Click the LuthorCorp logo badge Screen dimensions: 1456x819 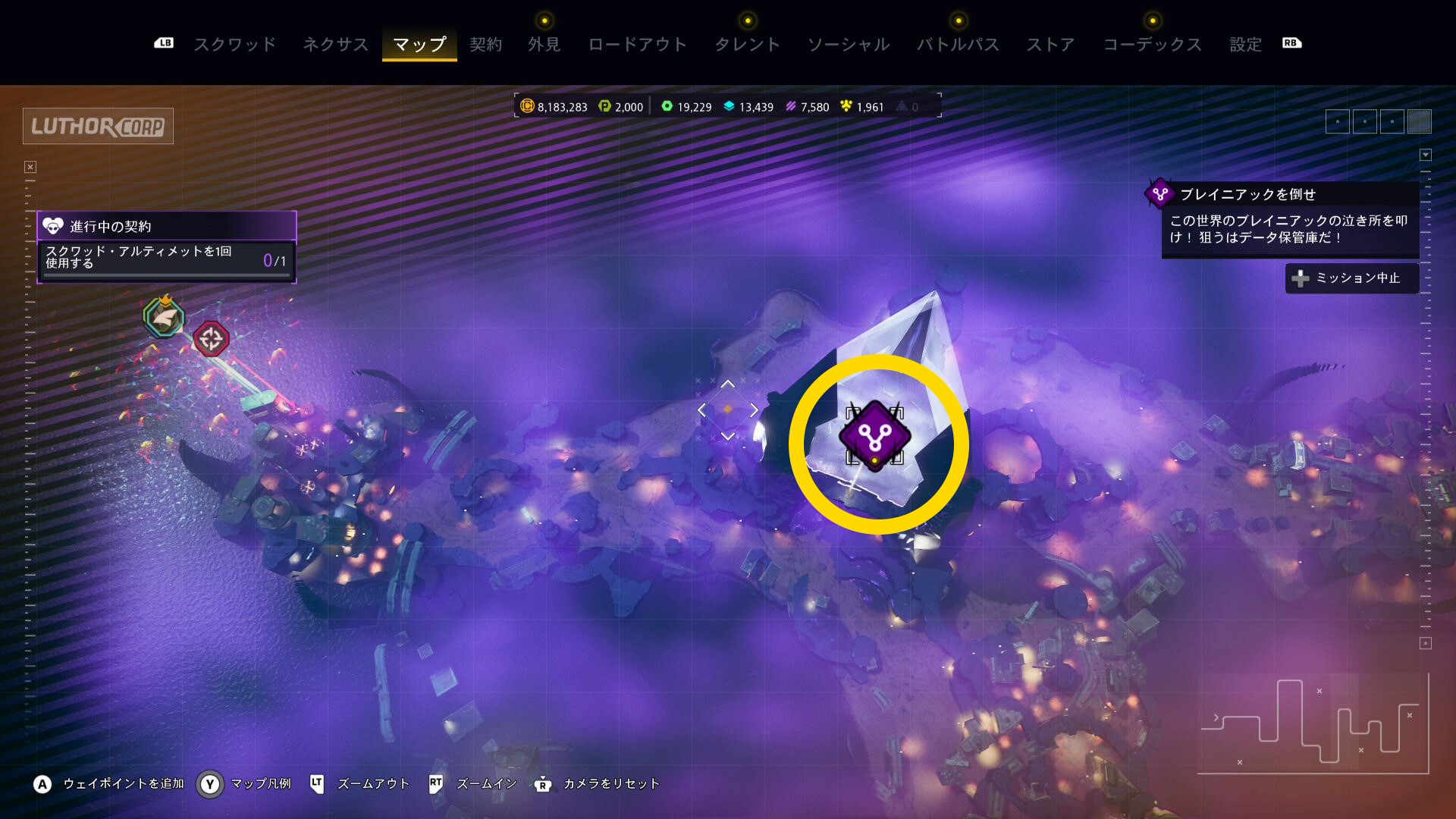tap(98, 126)
